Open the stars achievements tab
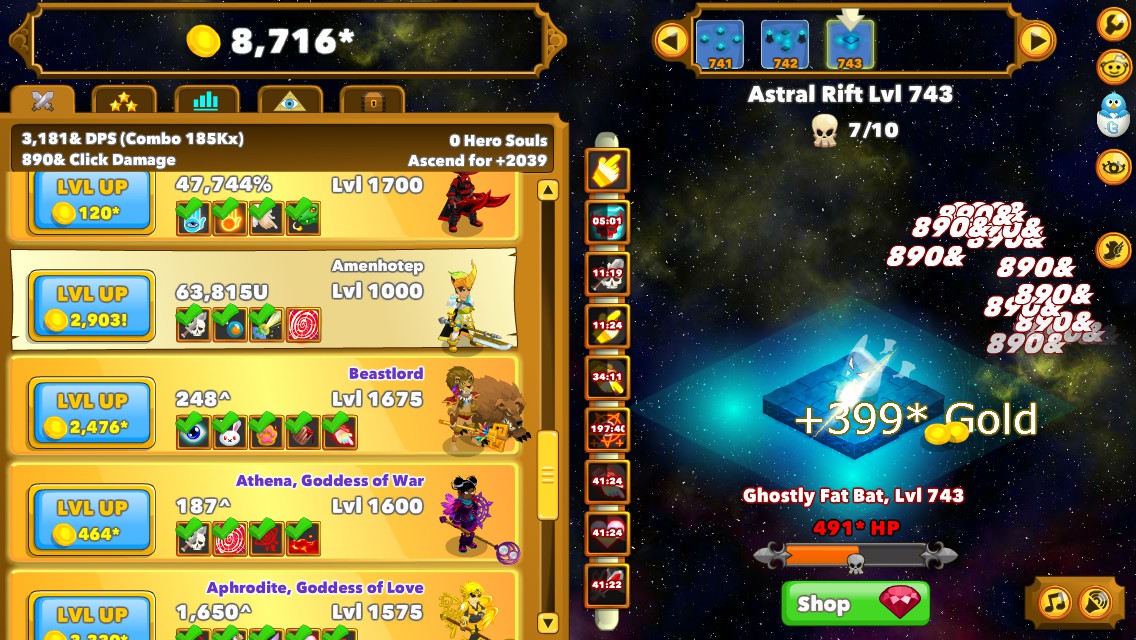The image size is (1136, 640). (x=124, y=101)
